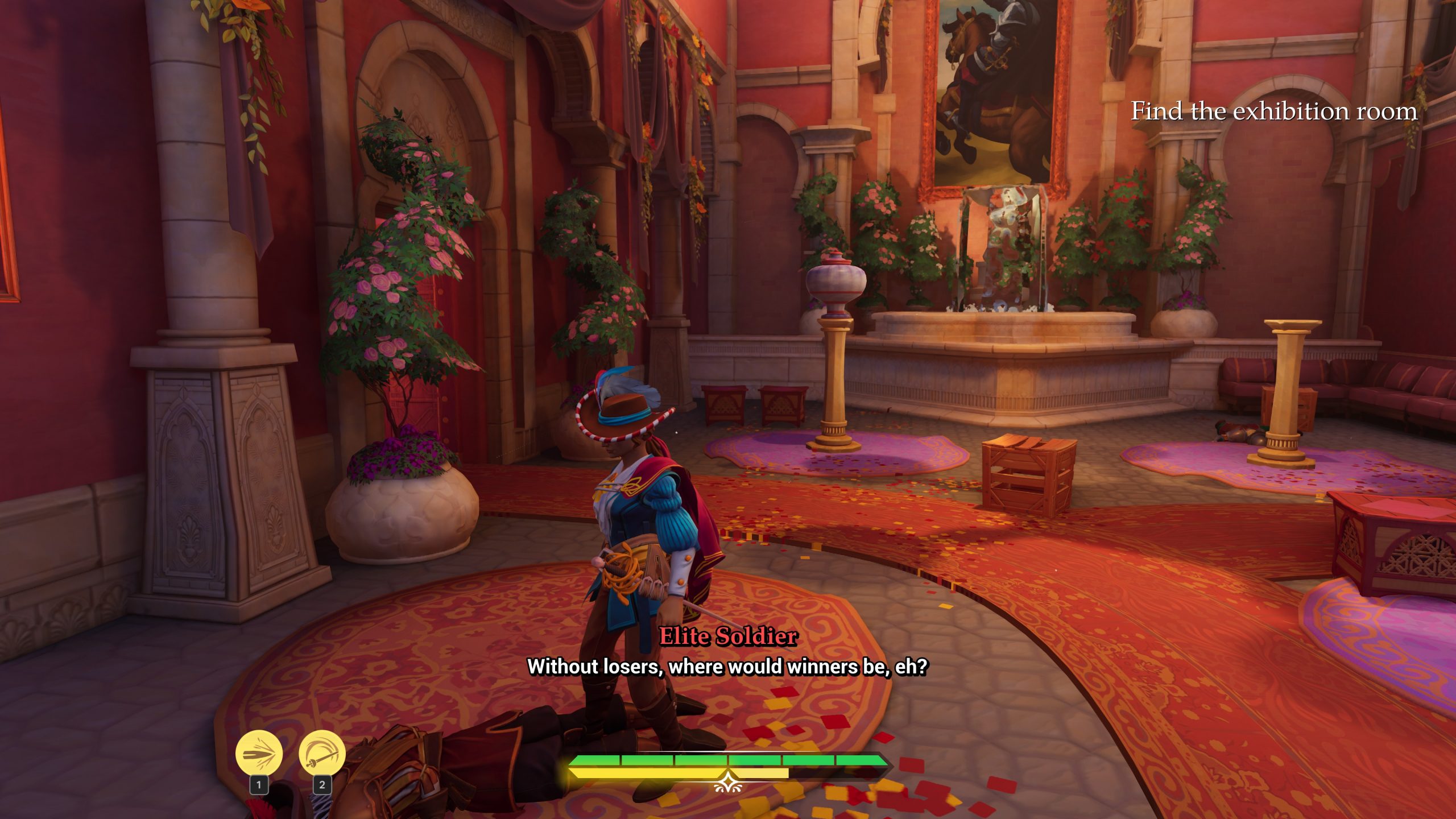The width and height of the screenshot is (1456, 819).
Task: Select the 'Find the exhibition room' objective
Action: pyautogui.click(x=1273, y=111)
